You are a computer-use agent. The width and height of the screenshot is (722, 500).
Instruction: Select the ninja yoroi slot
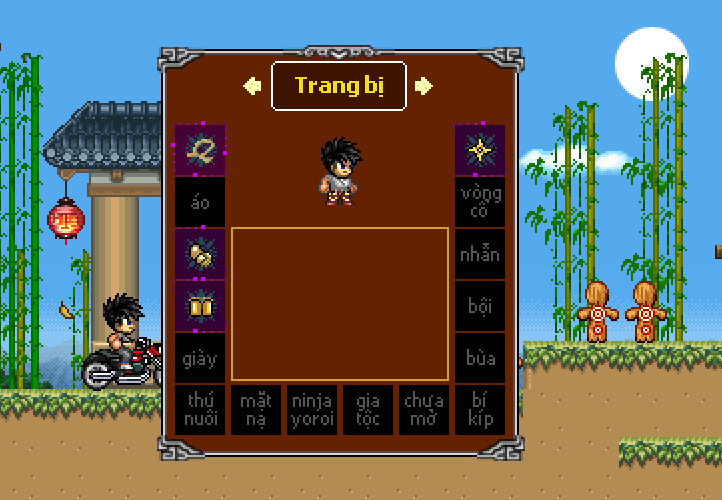312,410
